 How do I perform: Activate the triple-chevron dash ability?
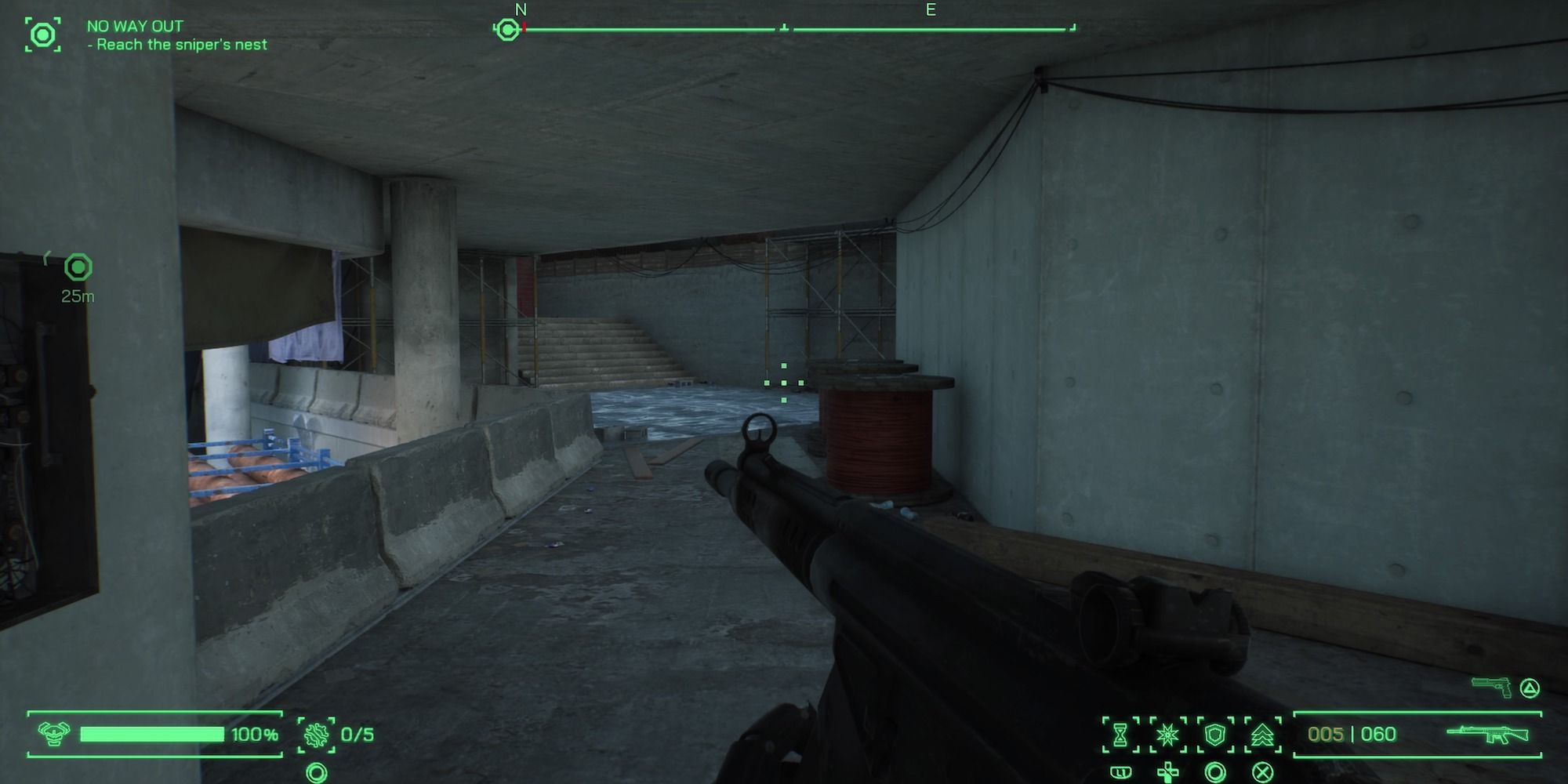click(x=1261, y=735)
